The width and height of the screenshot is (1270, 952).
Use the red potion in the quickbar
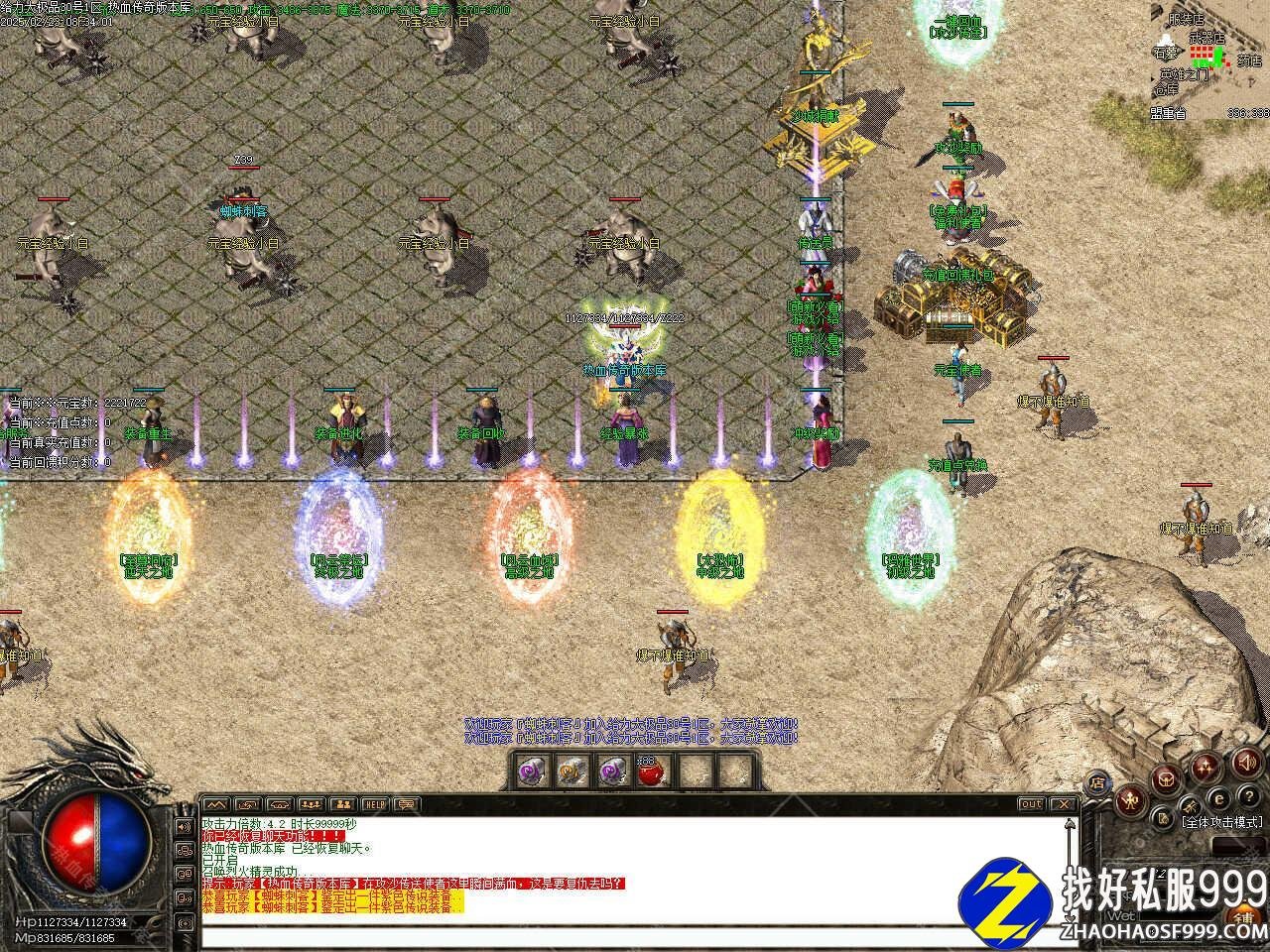[650, 771]
